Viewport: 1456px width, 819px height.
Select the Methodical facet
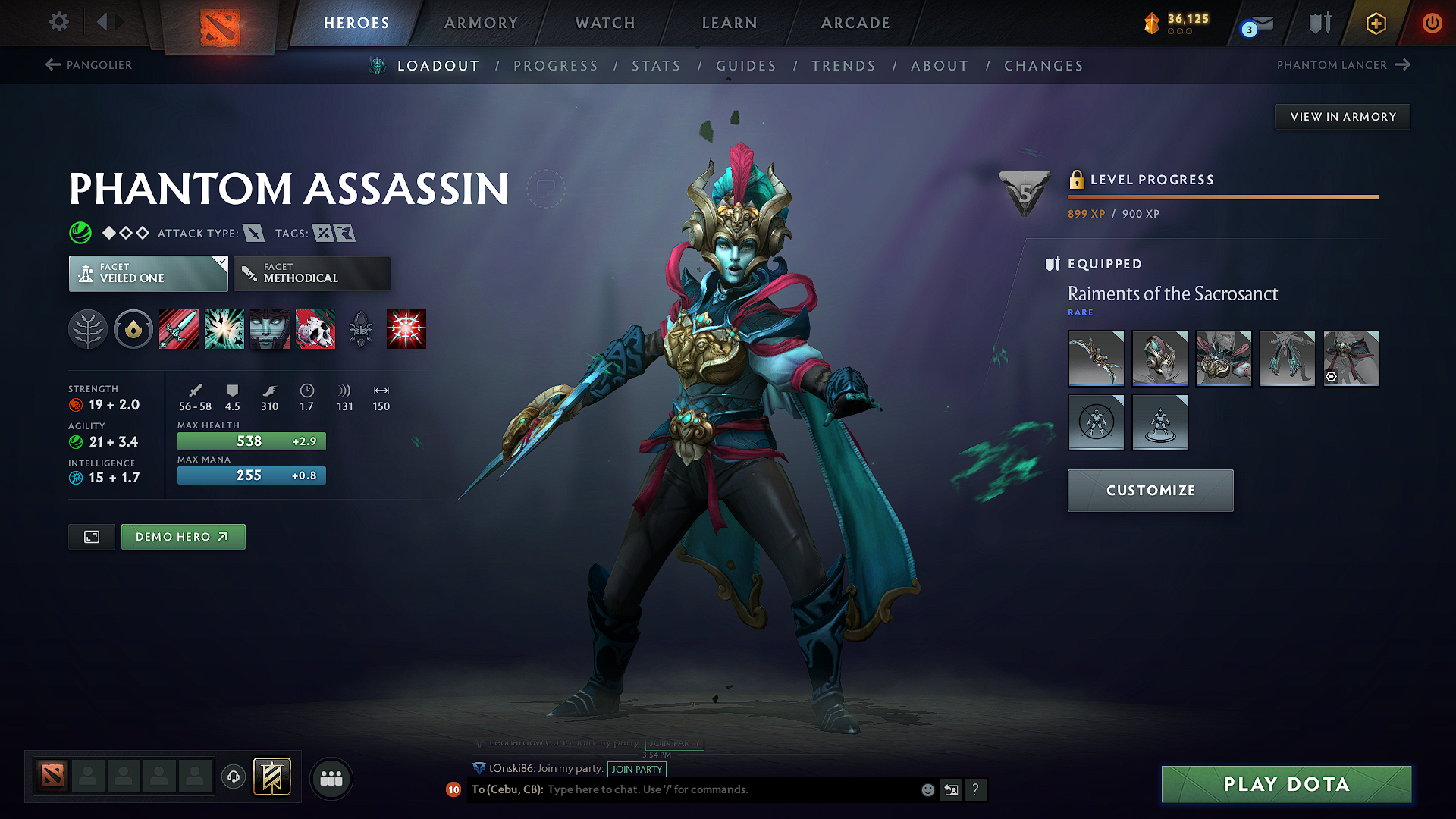pos(312,274)
